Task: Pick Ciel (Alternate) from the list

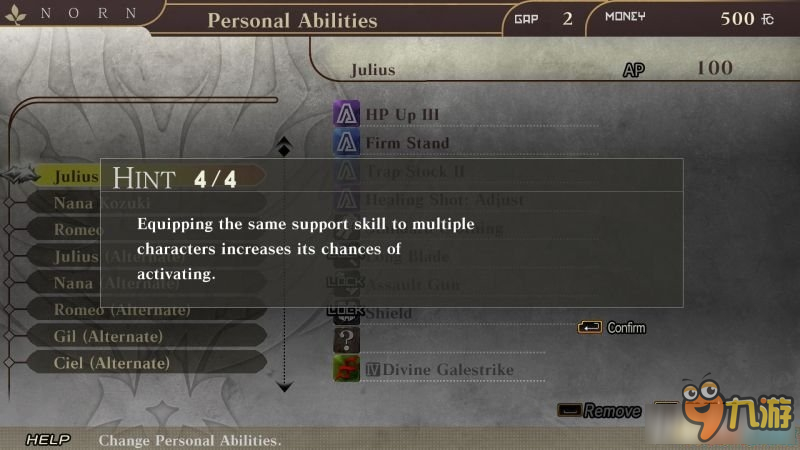Action: 112,363
